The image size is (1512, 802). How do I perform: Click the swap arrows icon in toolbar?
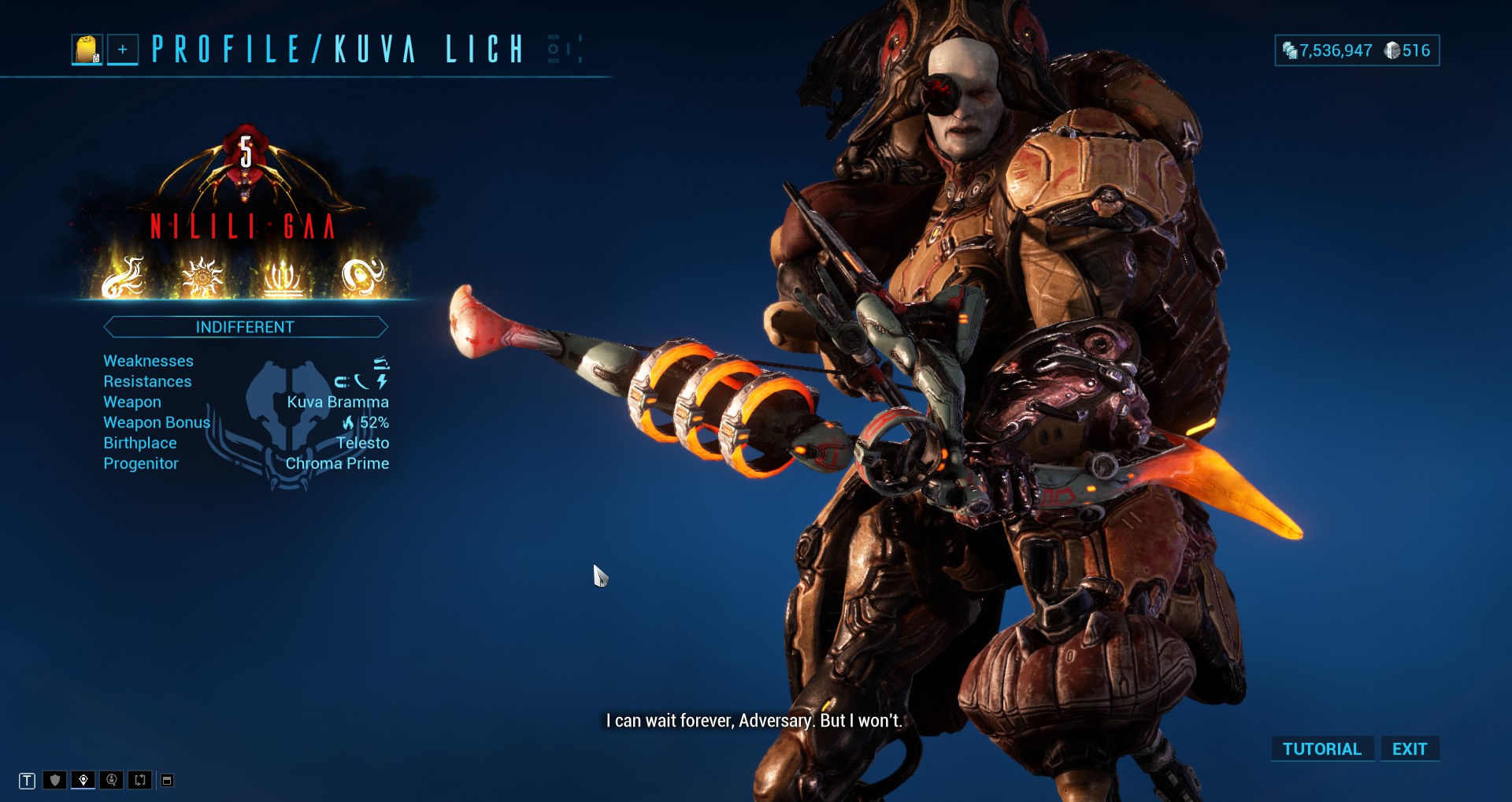click(x=140, y=780)
